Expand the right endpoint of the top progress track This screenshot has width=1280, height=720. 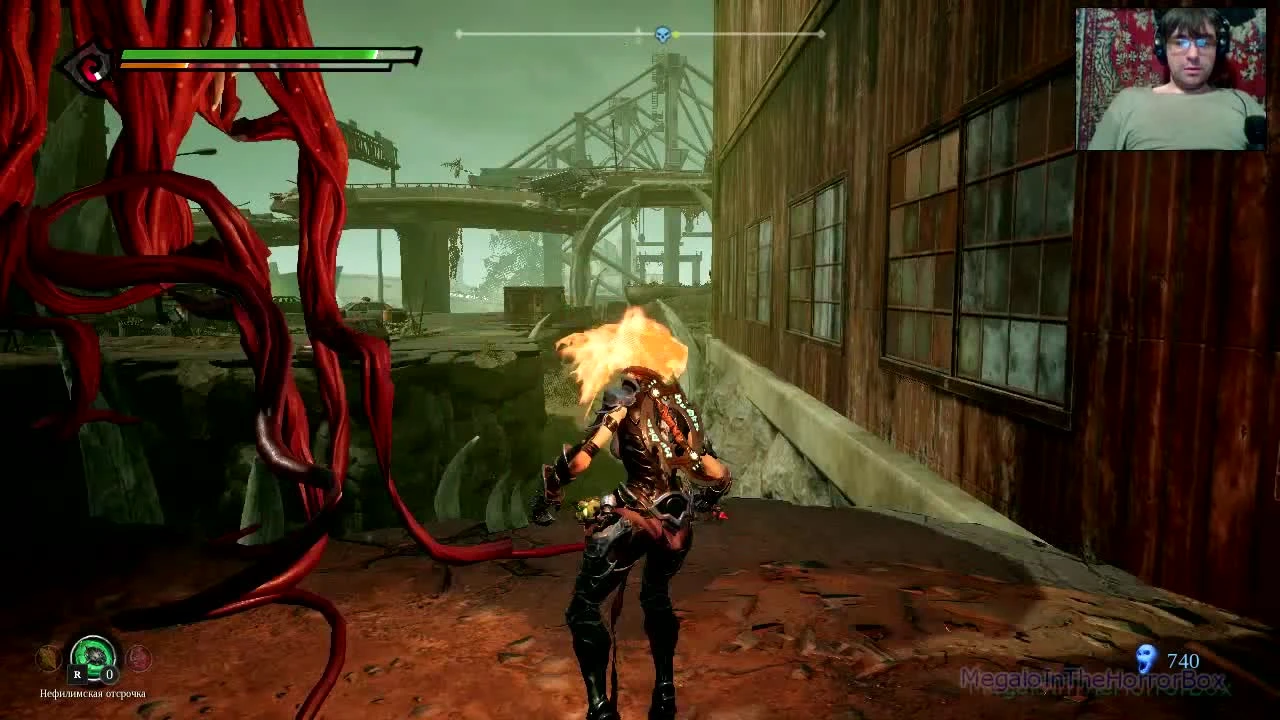821,34
